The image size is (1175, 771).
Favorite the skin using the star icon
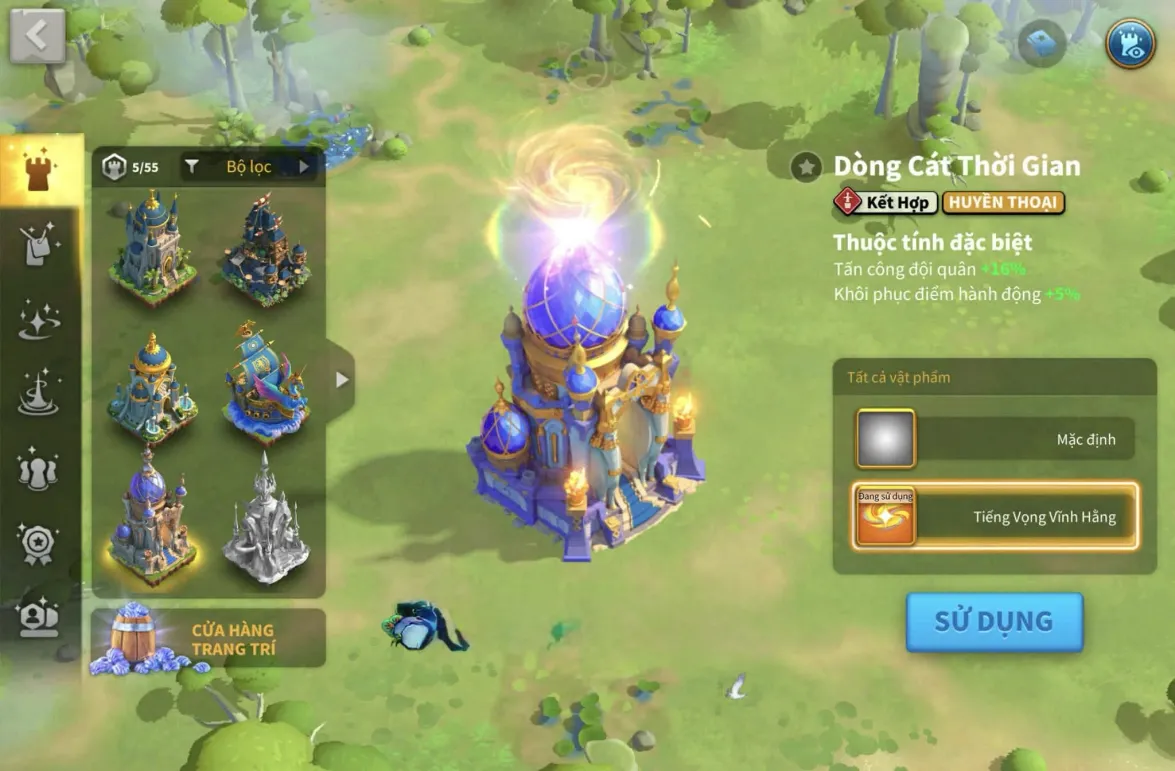(806, 167)
